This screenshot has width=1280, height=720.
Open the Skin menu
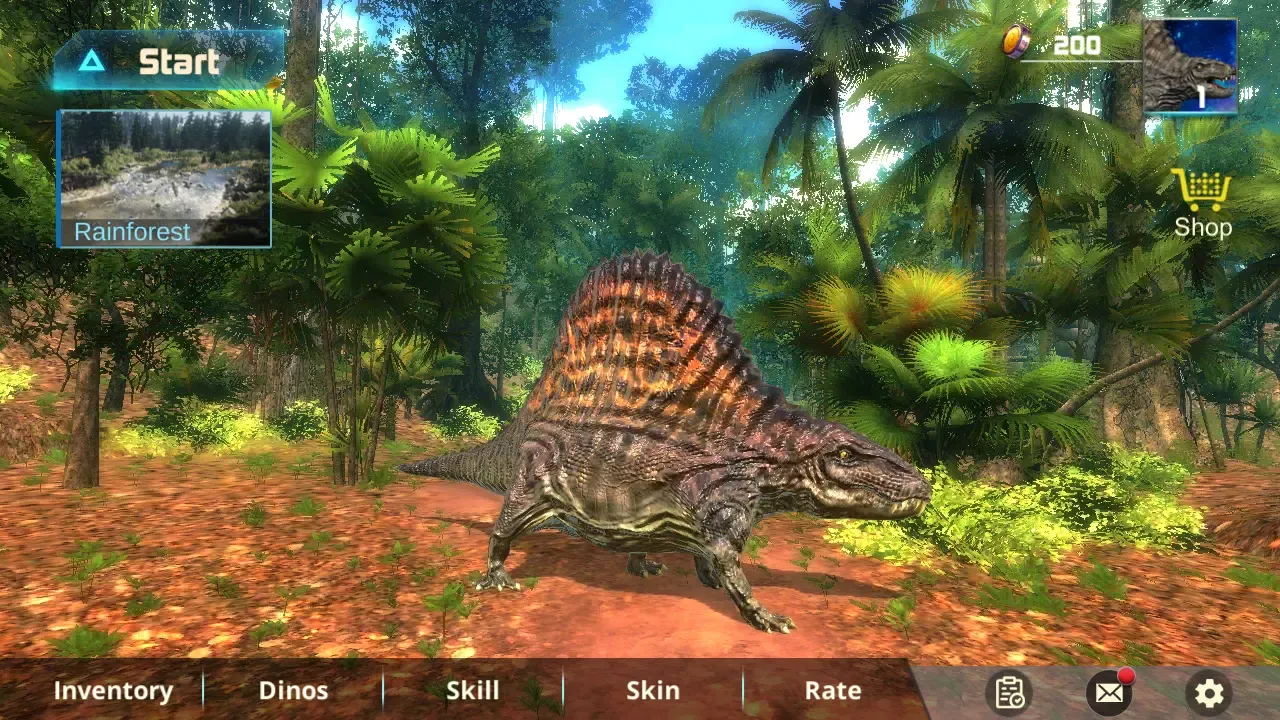[x=653, y=690]
